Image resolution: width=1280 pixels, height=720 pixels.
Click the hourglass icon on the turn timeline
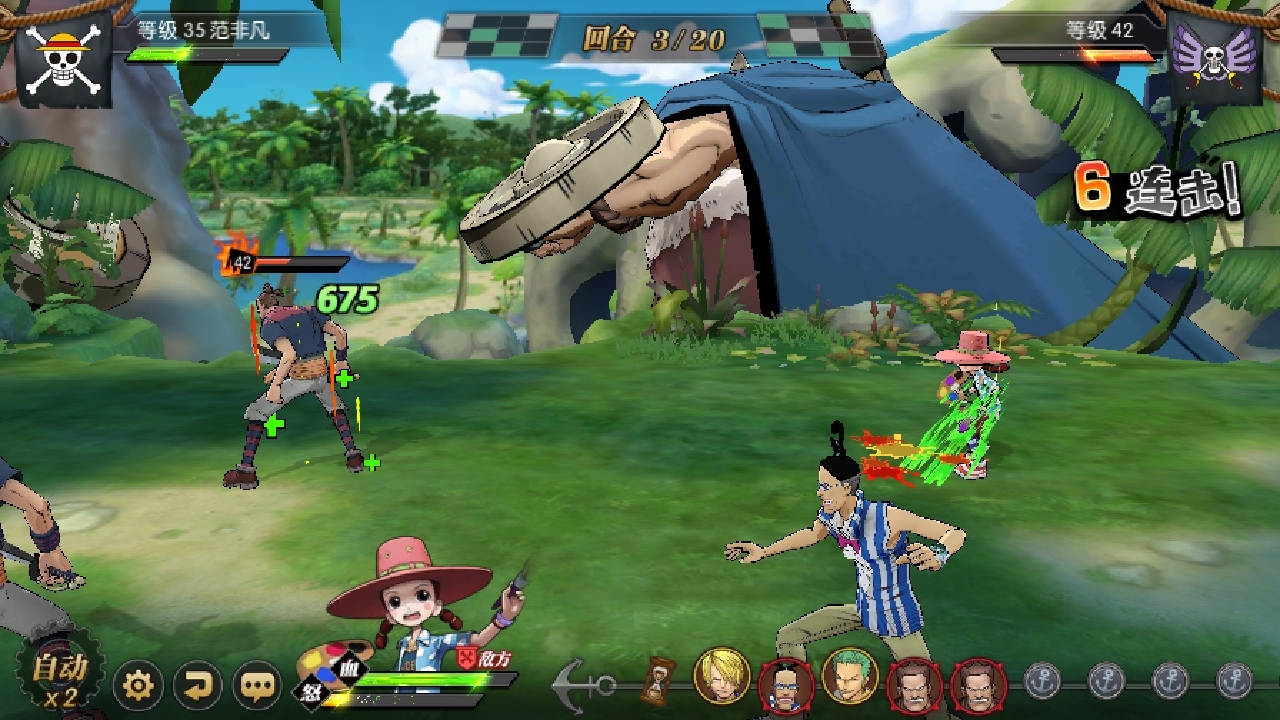[659, 680]
